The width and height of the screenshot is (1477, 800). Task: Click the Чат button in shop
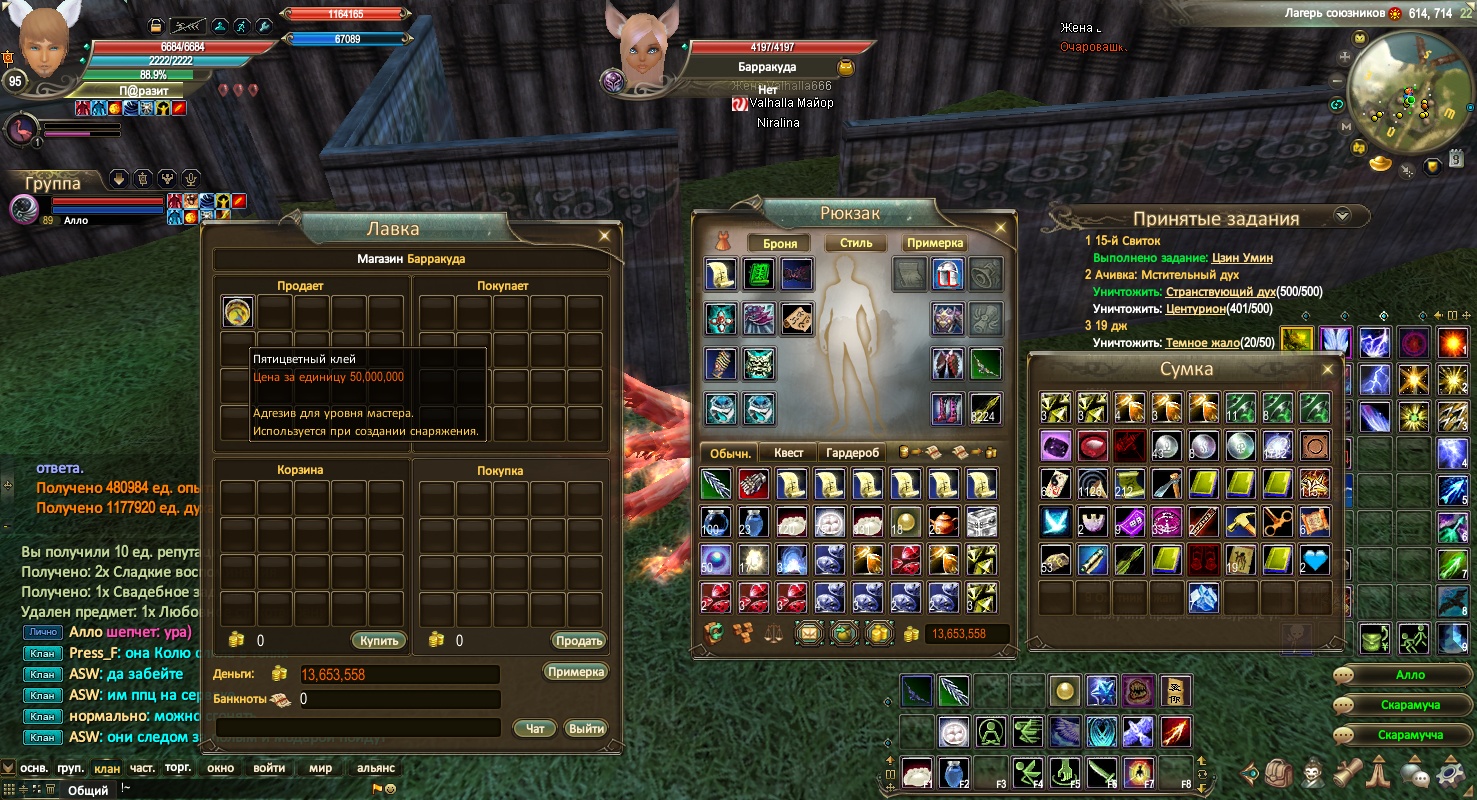coord(535,728)
